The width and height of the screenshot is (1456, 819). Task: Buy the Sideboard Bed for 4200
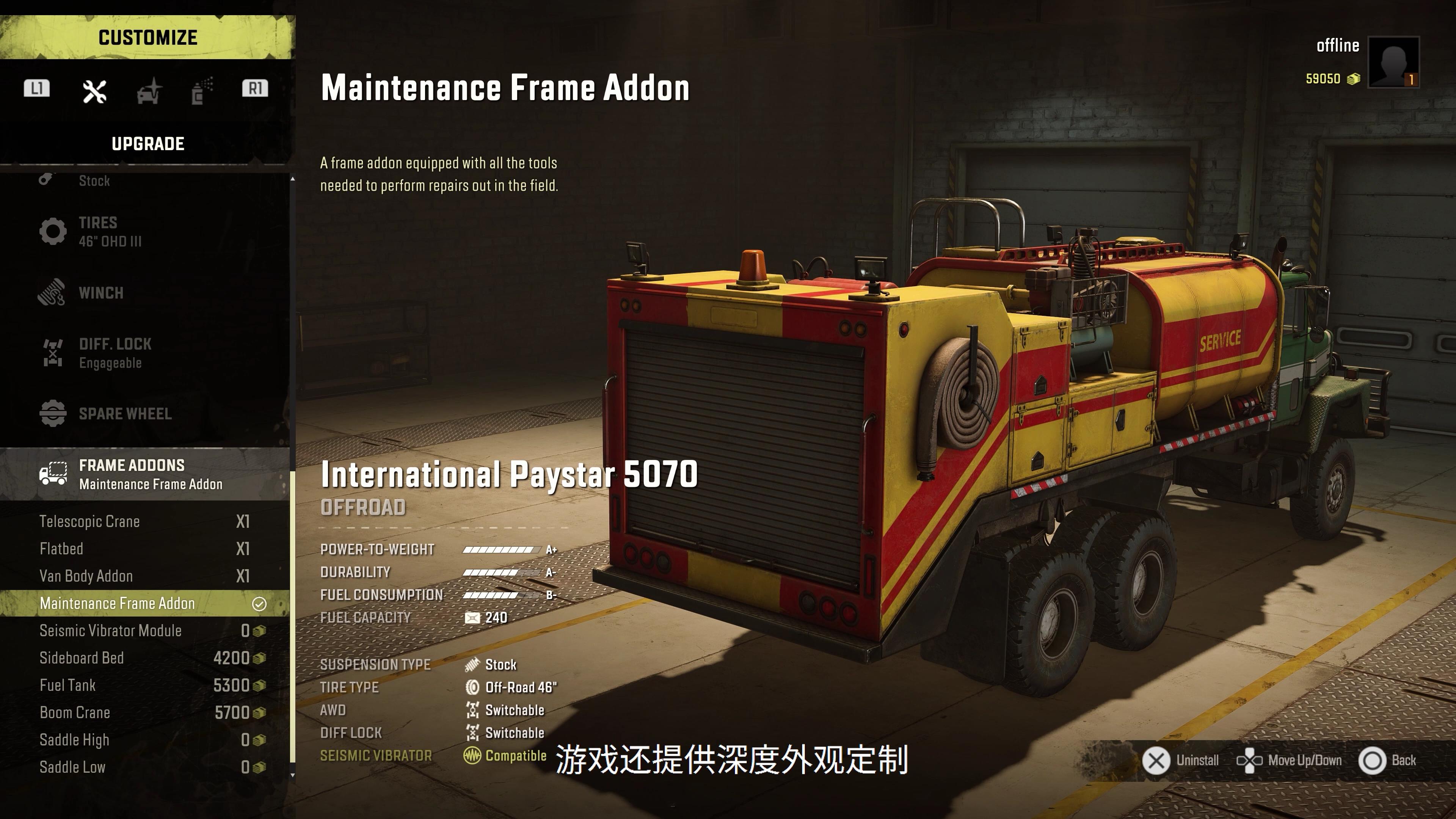[145, 658]
